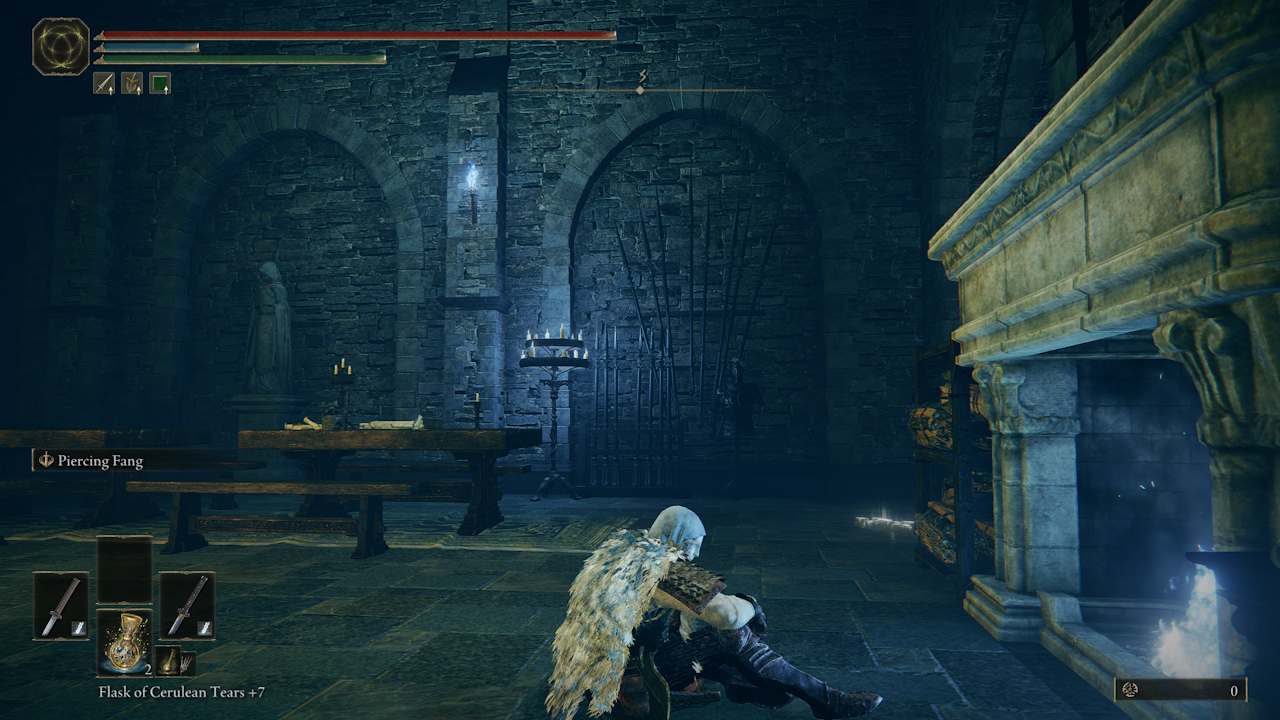Click the sword attack-up buff icon

[x=104, y=83]
